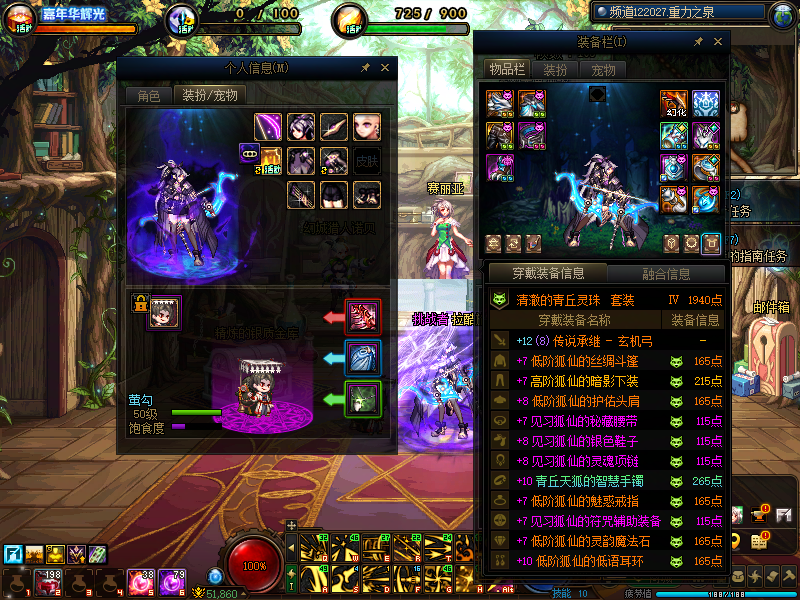Select the 穿戴装备信息 tab

point(547,273)
